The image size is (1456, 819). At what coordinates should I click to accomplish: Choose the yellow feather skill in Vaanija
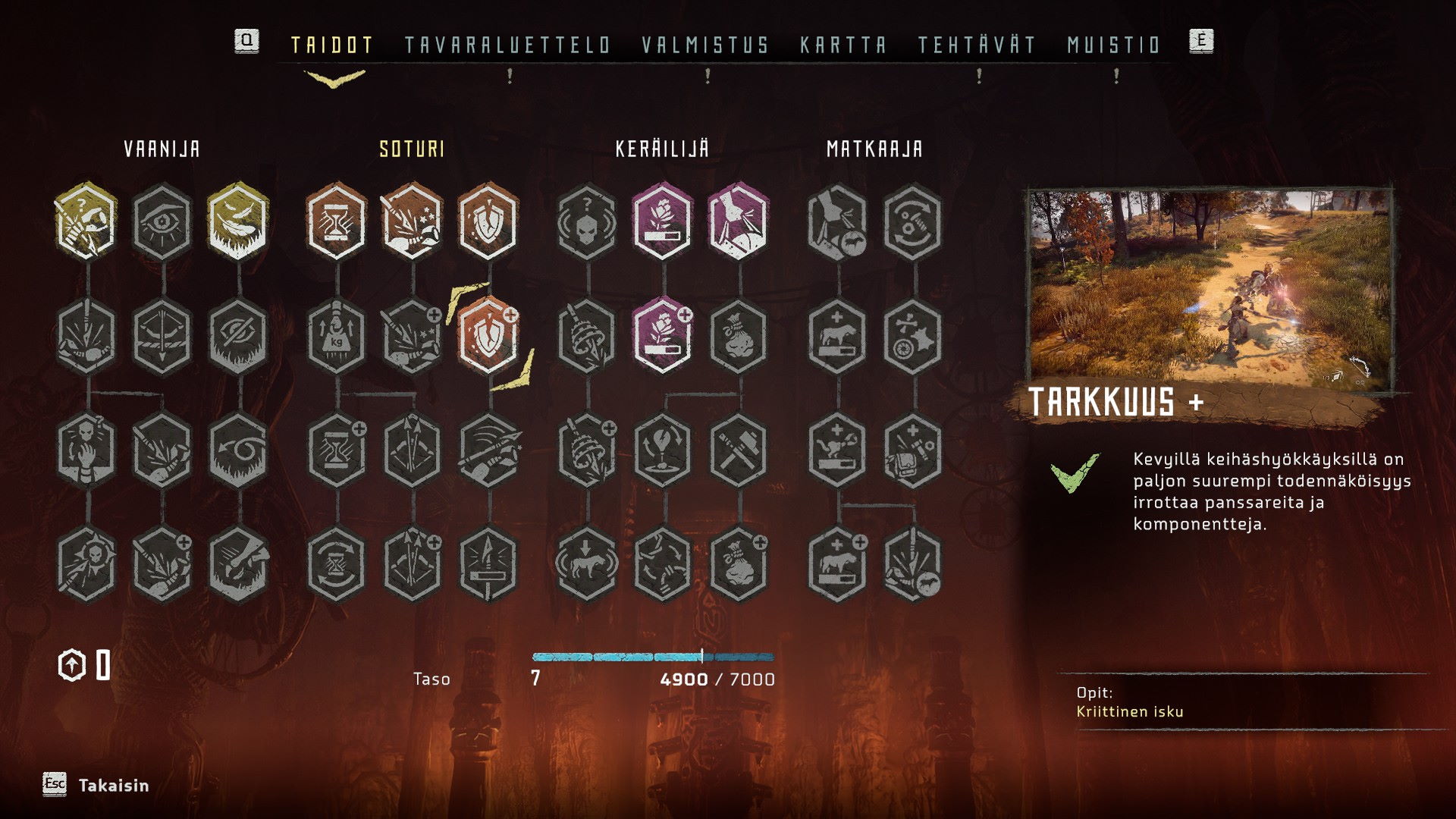click(x=238, y=221)
